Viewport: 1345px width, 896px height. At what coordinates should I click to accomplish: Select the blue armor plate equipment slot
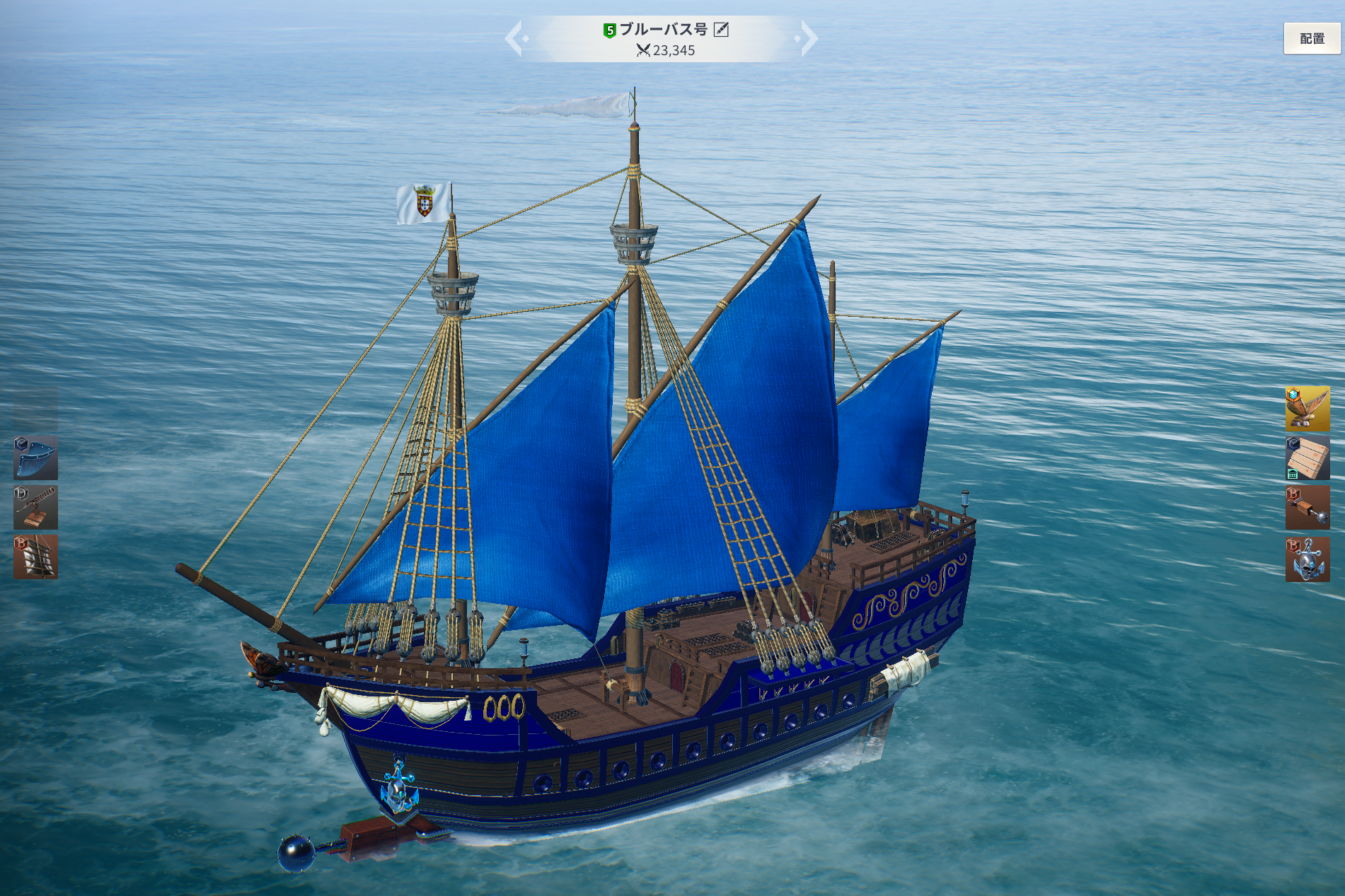tap(35, 458)
